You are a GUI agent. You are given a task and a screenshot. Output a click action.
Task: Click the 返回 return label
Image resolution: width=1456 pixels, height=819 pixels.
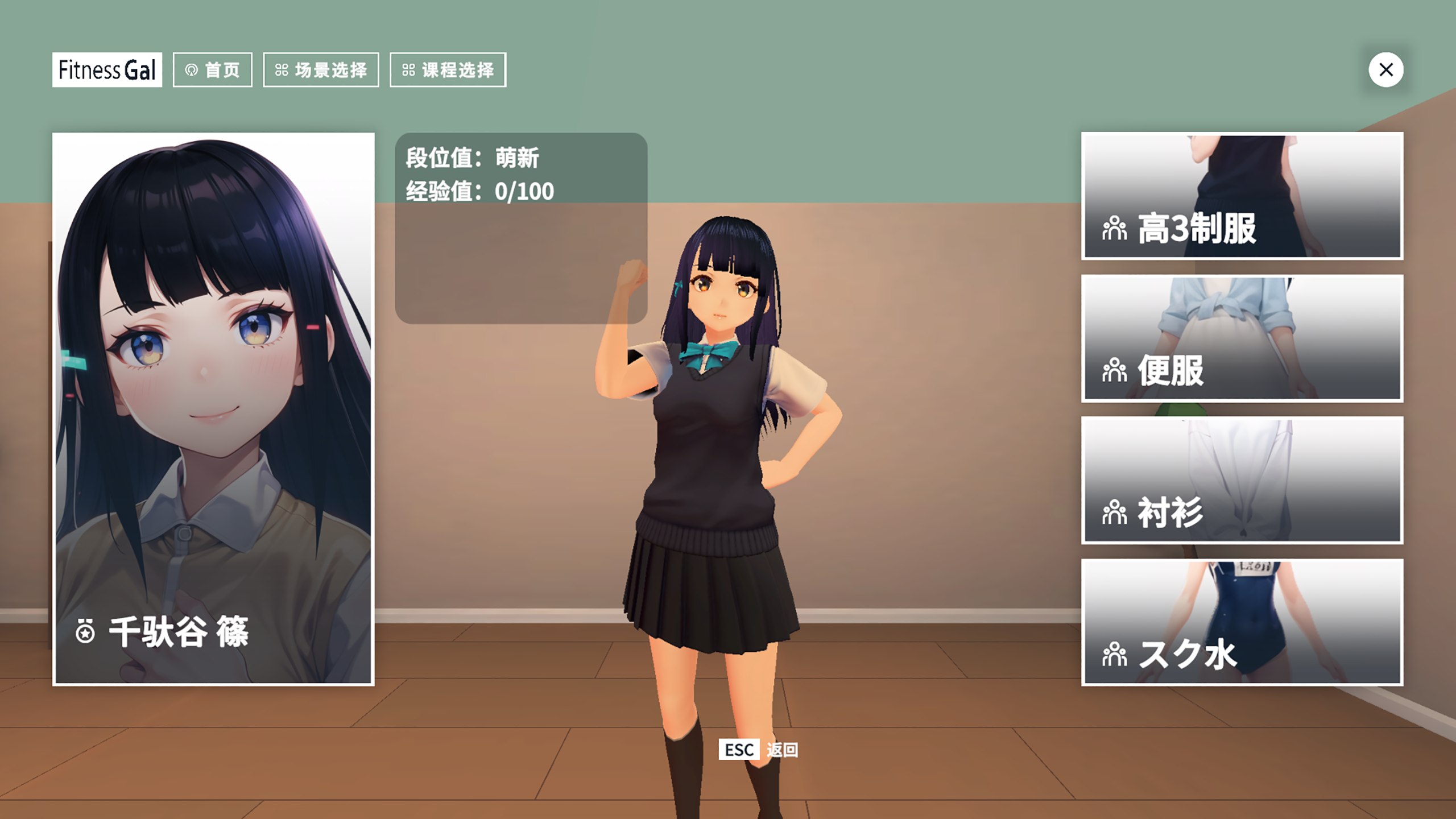pos(782,750)
